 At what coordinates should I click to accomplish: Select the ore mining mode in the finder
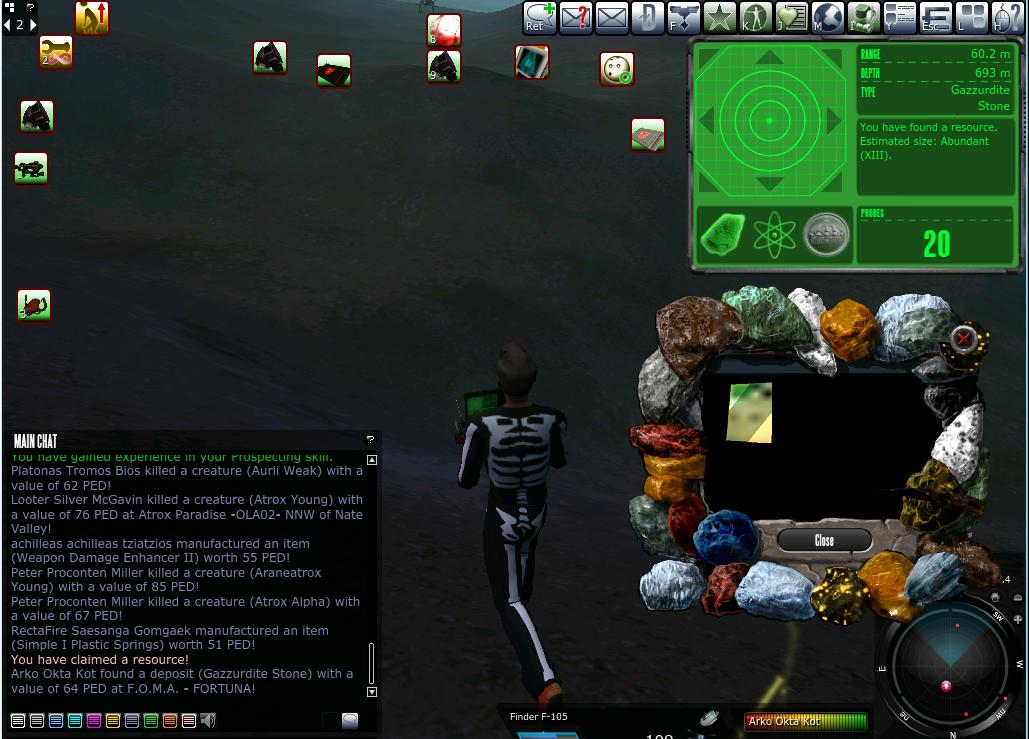point(721,234)
